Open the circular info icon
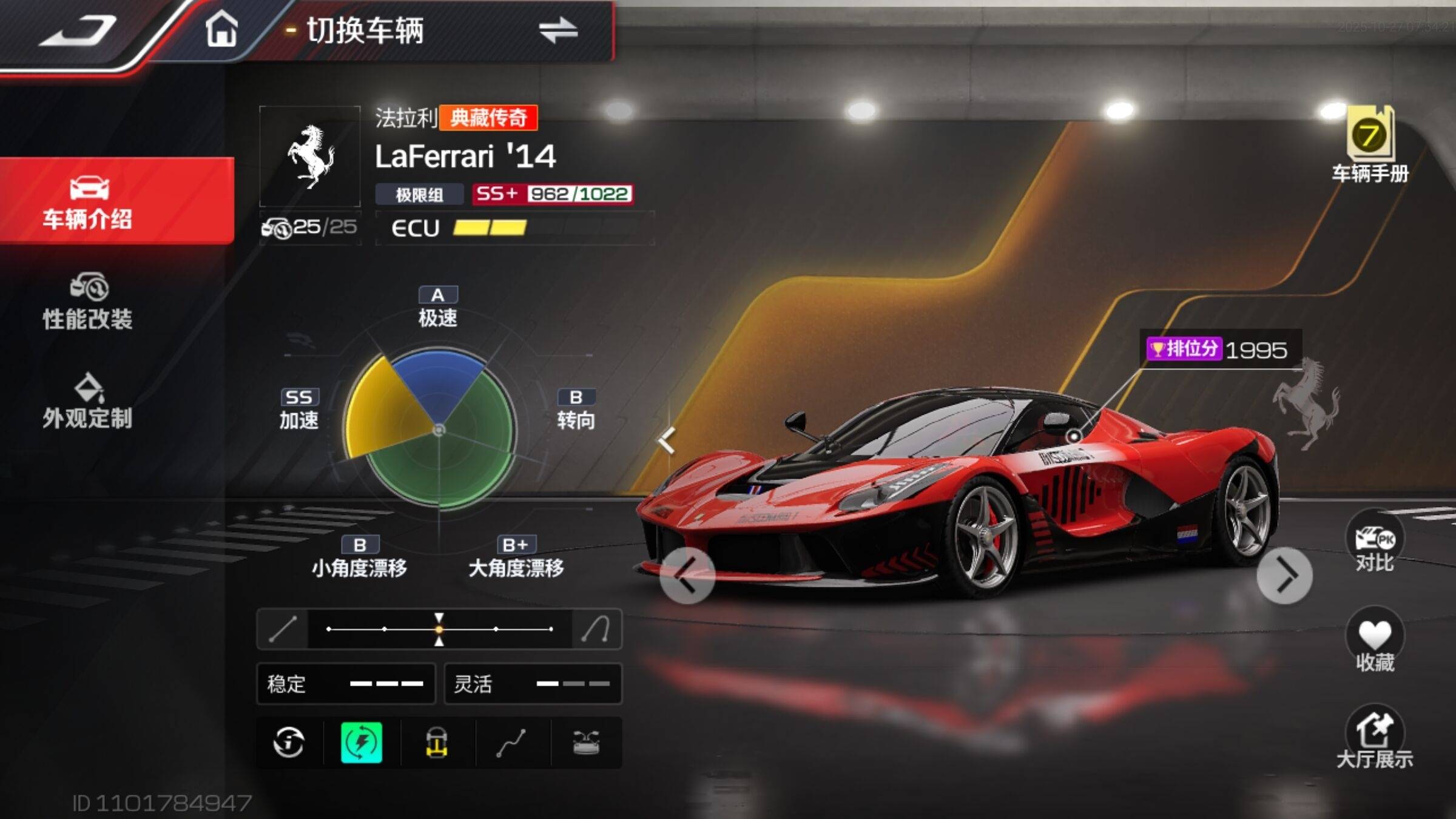 tap(288, 742)
